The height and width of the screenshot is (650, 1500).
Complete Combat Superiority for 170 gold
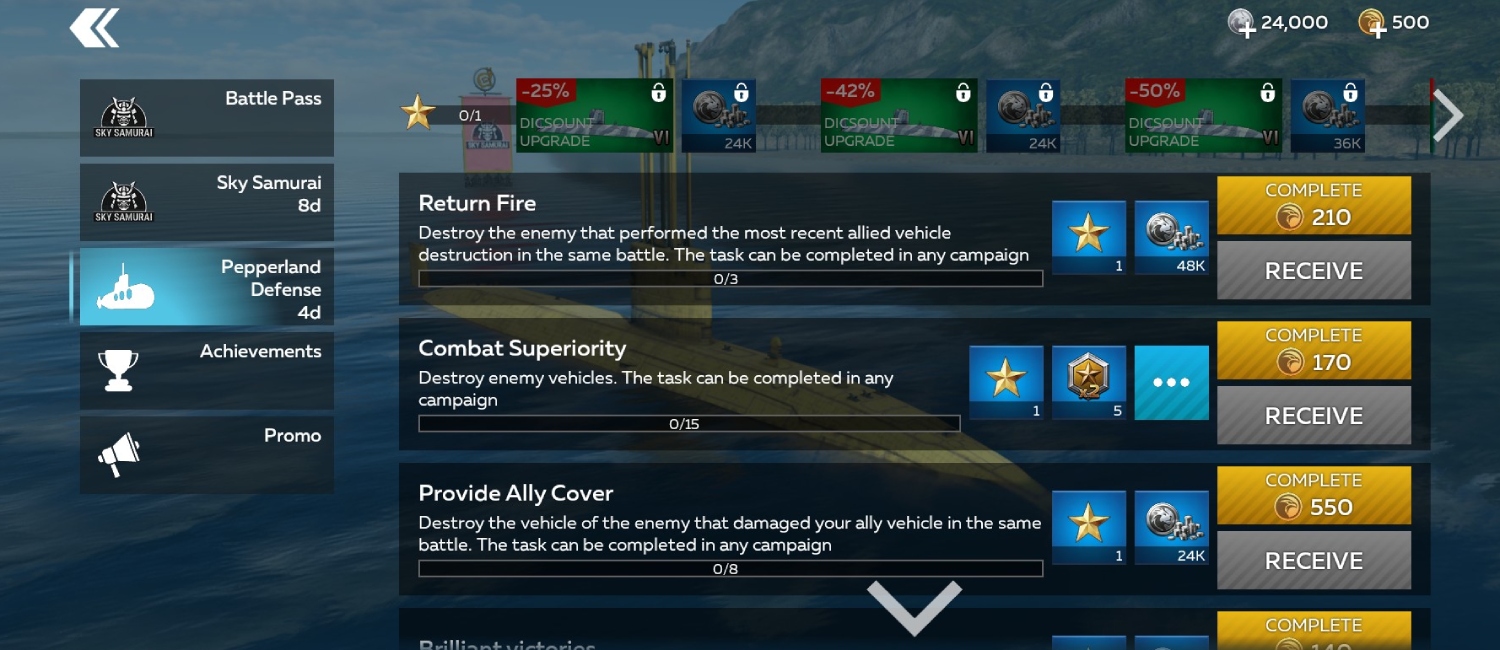pyautogui.click(x=1313, y=350)
